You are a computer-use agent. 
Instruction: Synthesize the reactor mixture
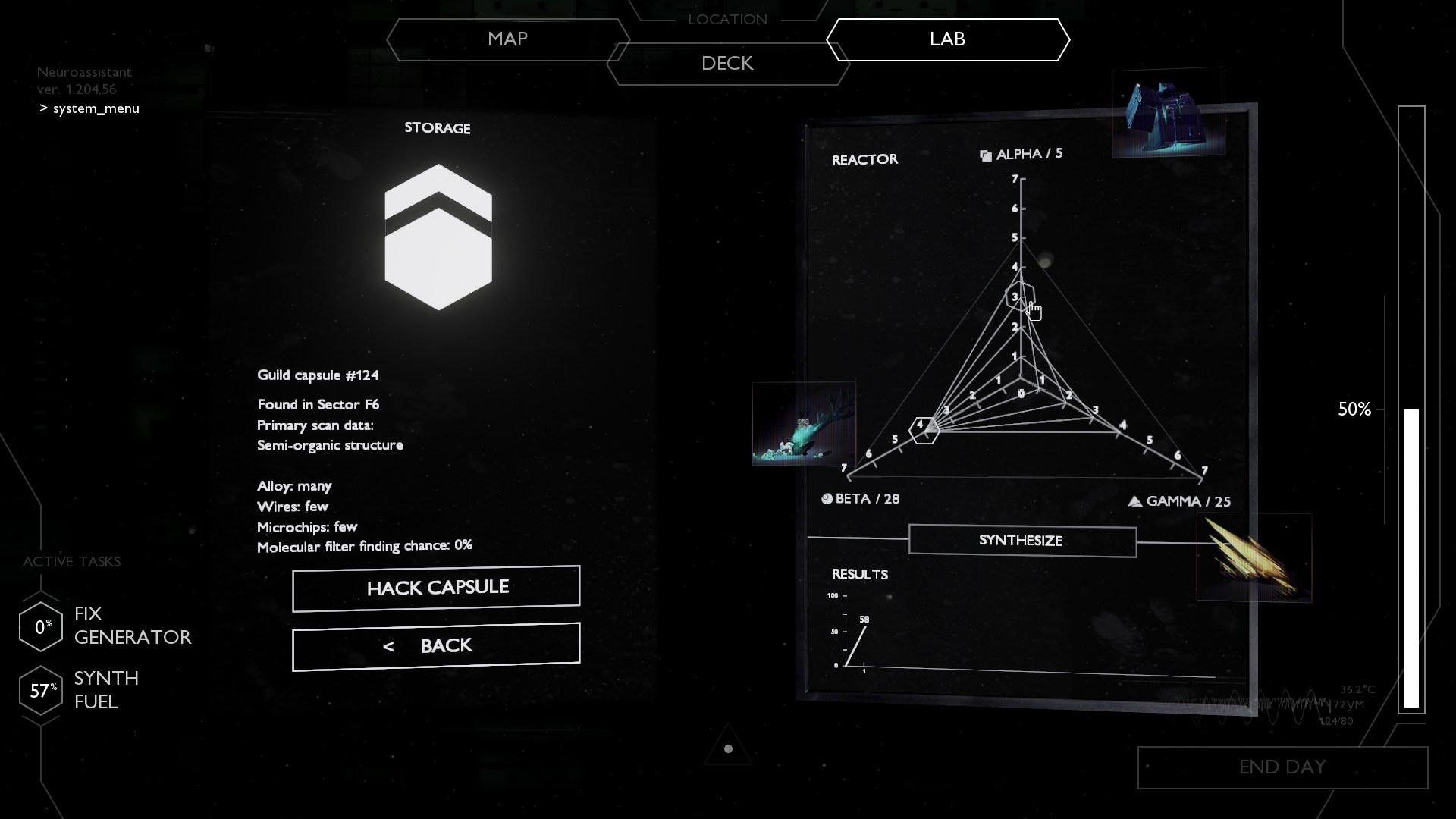click(1021, 541)
